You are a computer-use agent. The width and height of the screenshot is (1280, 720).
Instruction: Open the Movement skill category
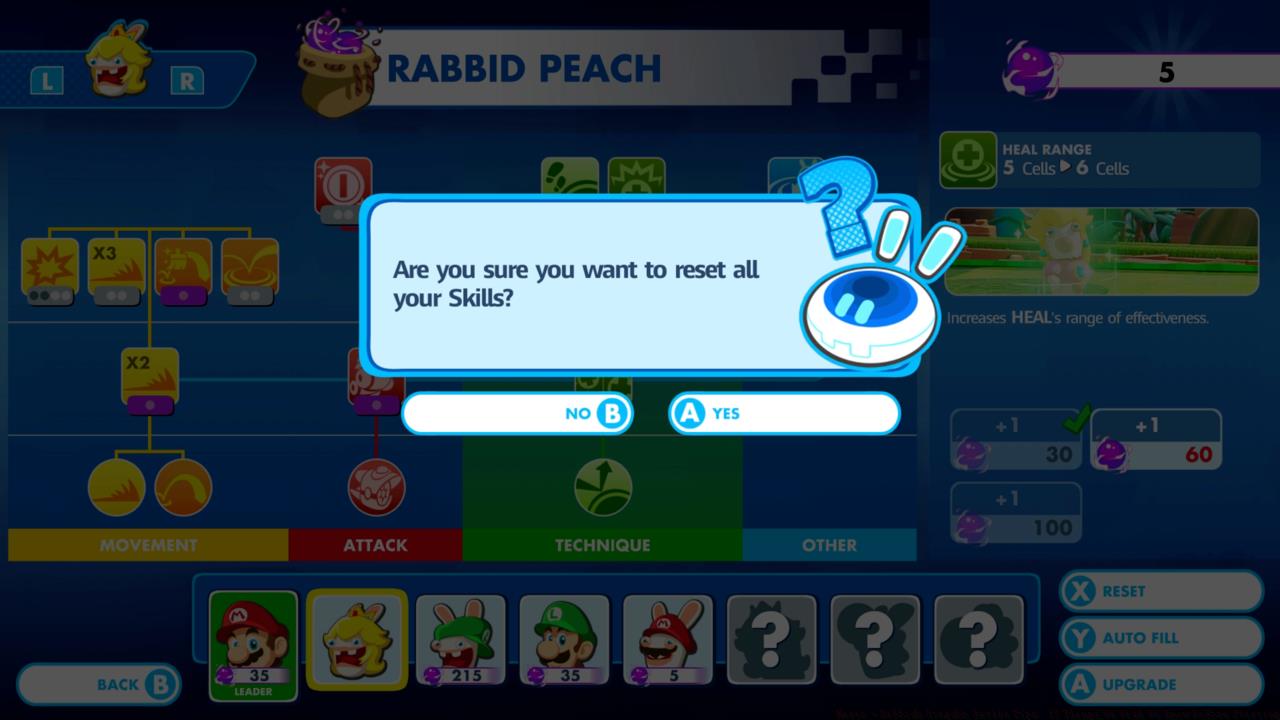[x=147, y=545]
